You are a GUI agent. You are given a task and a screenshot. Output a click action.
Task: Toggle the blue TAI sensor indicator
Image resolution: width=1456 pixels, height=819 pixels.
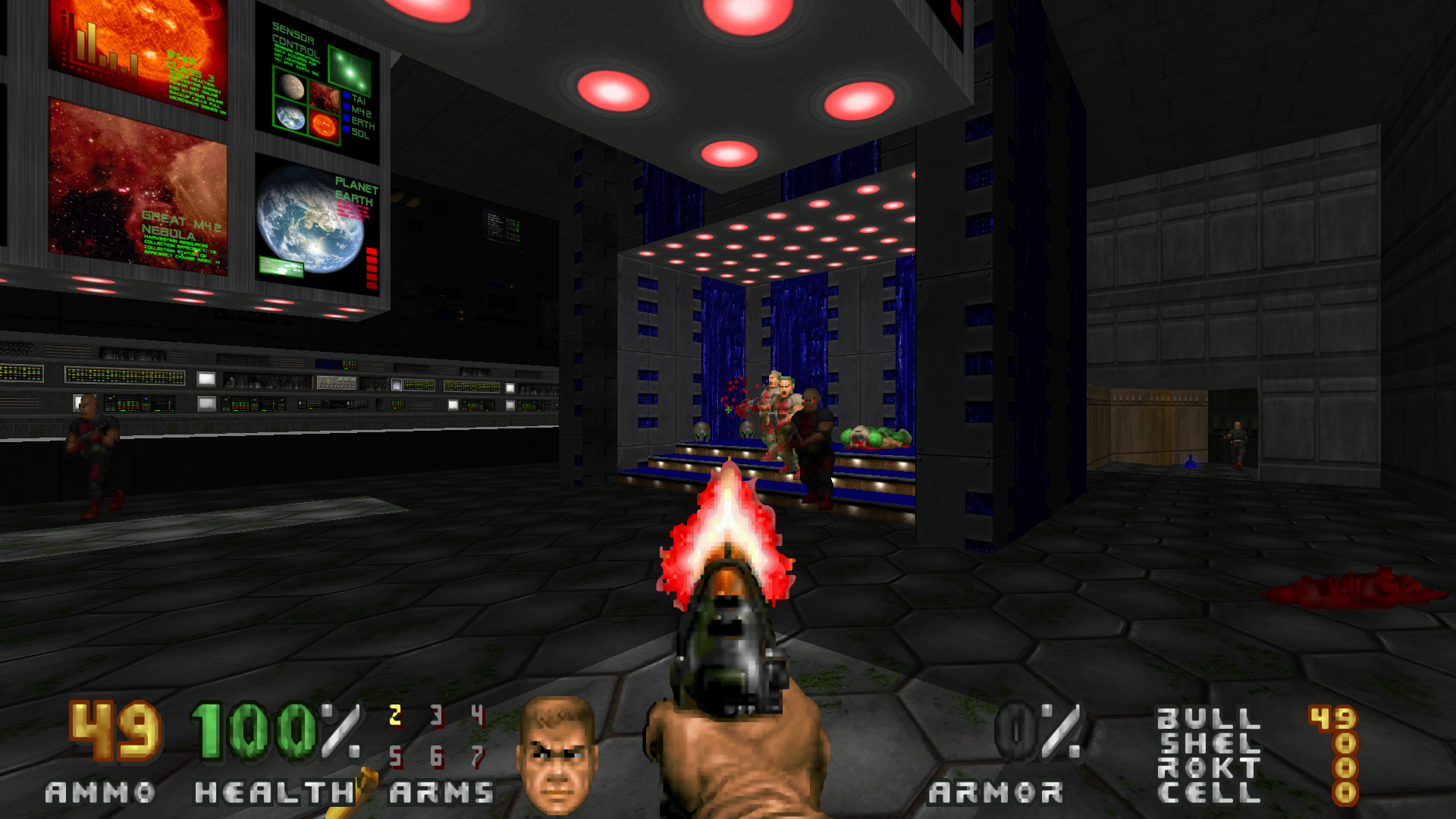(x=347, y=96)
